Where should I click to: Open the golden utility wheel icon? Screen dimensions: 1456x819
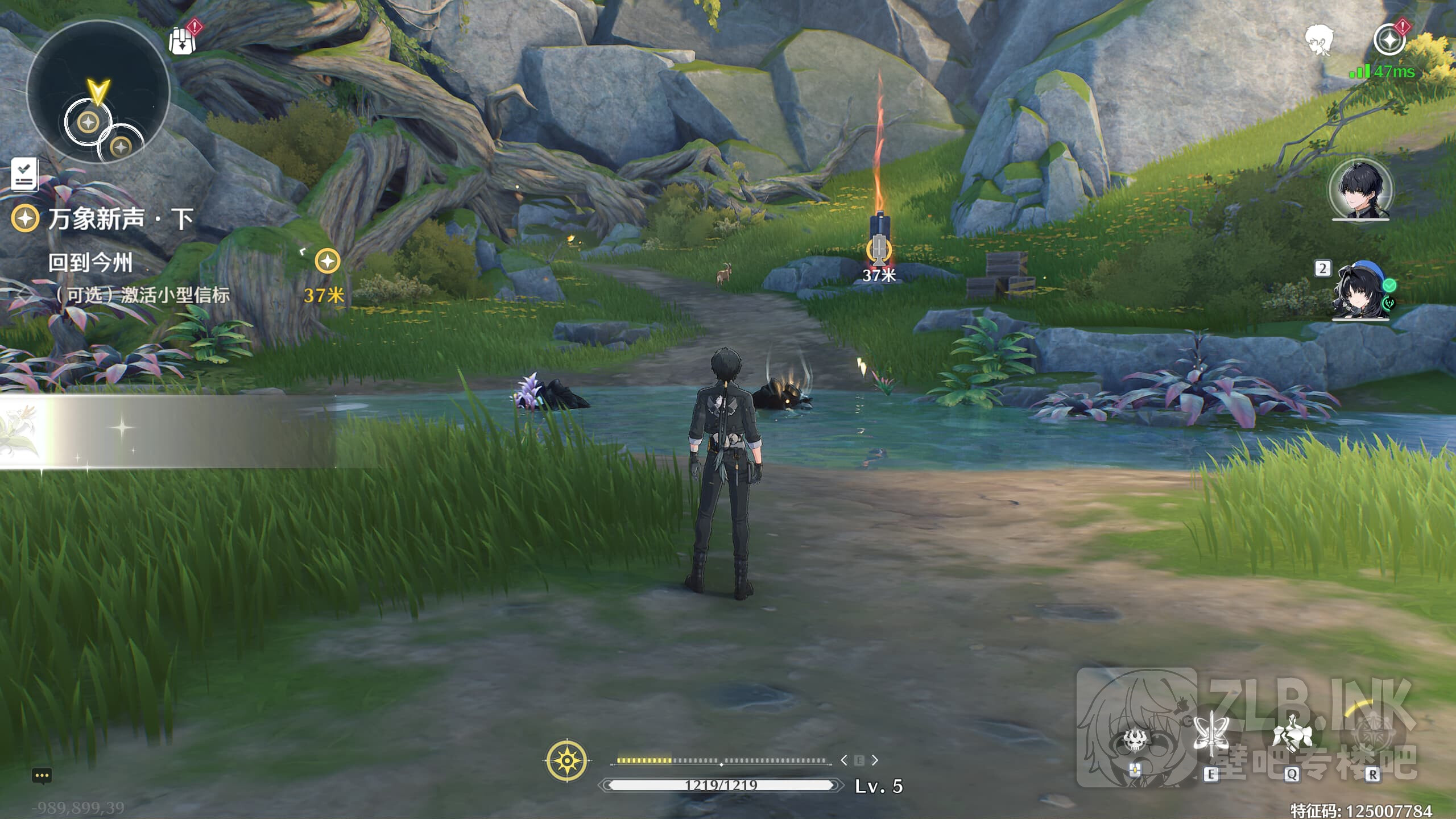(566, 760)
